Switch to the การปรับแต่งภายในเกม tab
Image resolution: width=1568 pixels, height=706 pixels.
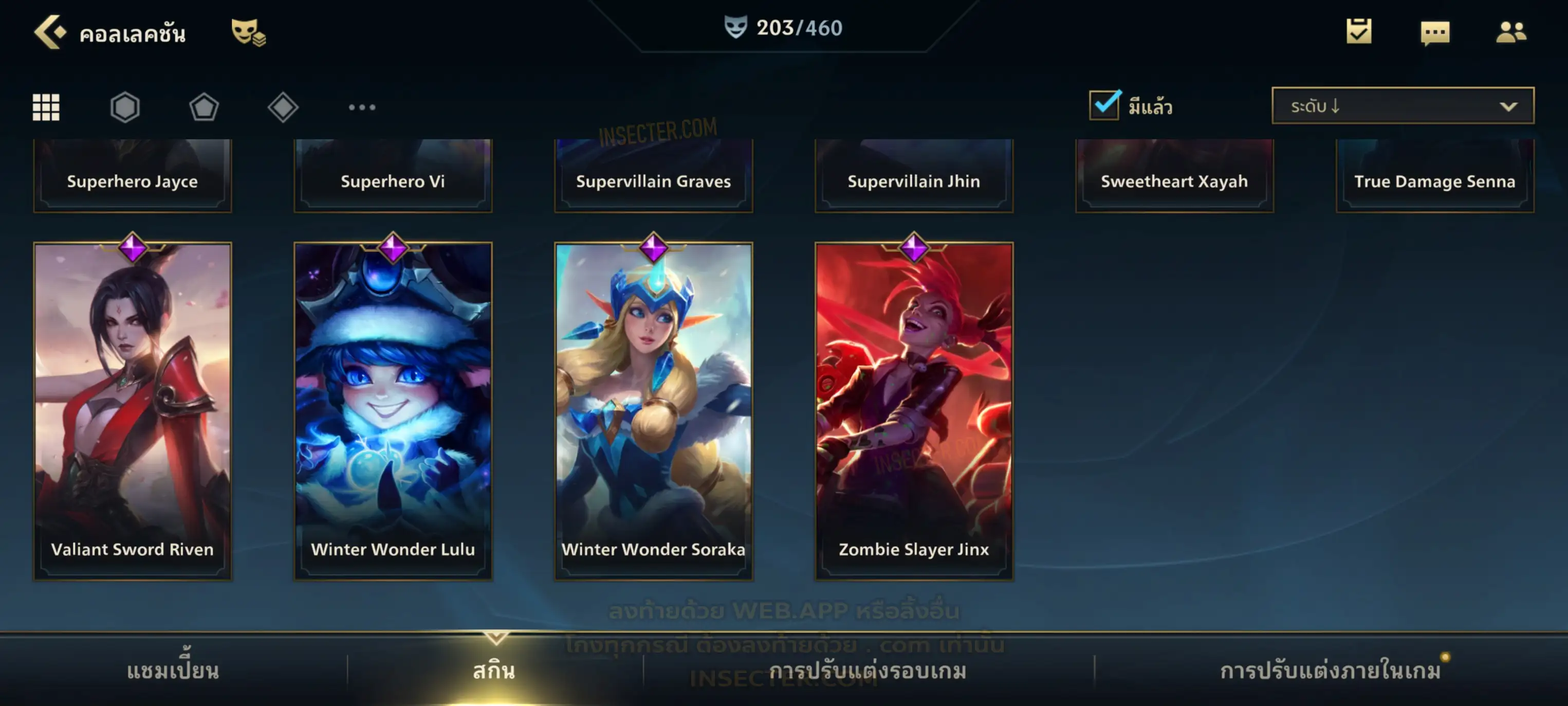point(1331,671)
